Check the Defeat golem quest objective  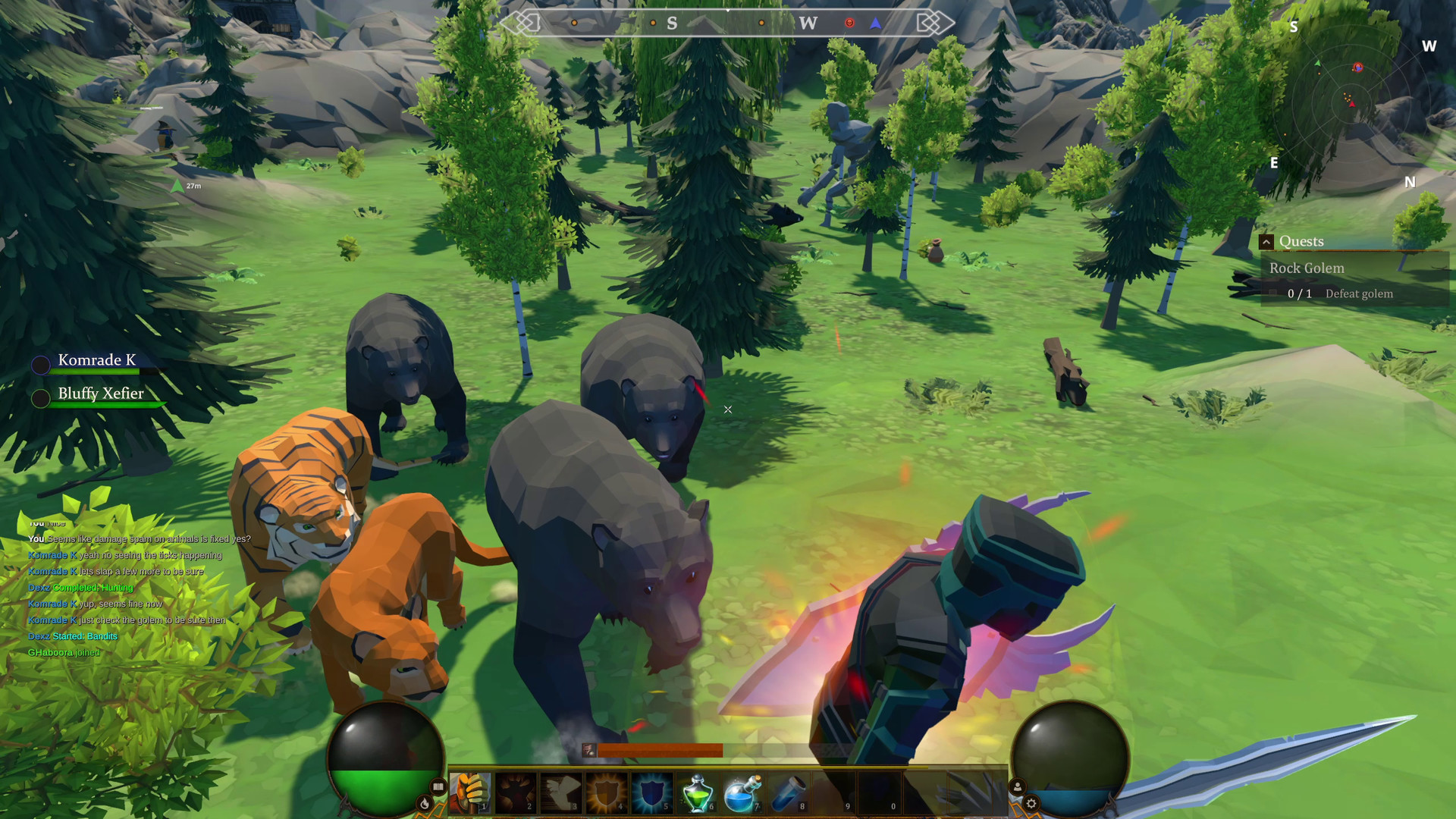[x=1359, y=293]
